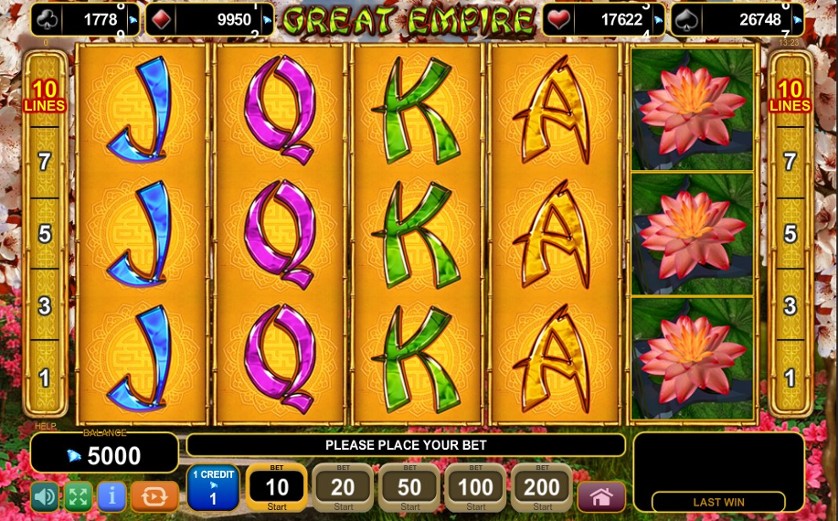
Task: Spin with the 100 bet
Action: click(x=475, y=488)
